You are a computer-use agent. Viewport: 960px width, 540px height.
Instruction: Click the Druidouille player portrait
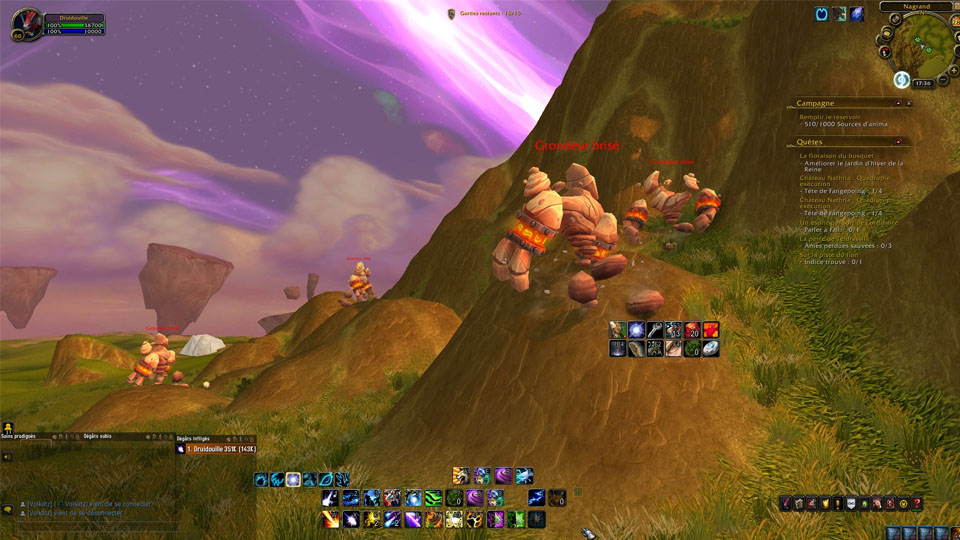point(28,23)
